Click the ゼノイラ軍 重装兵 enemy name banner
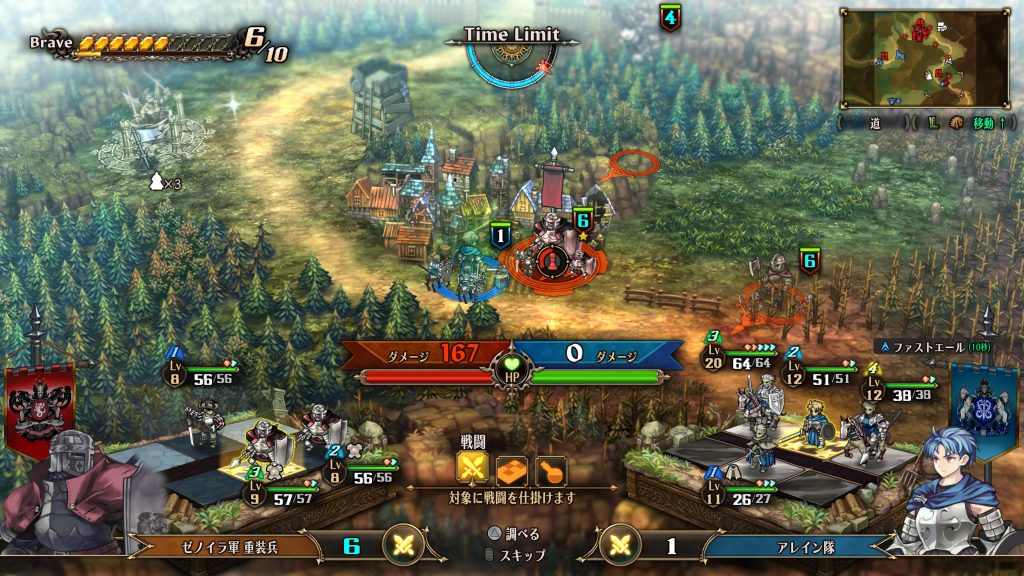 pos(222,546)
